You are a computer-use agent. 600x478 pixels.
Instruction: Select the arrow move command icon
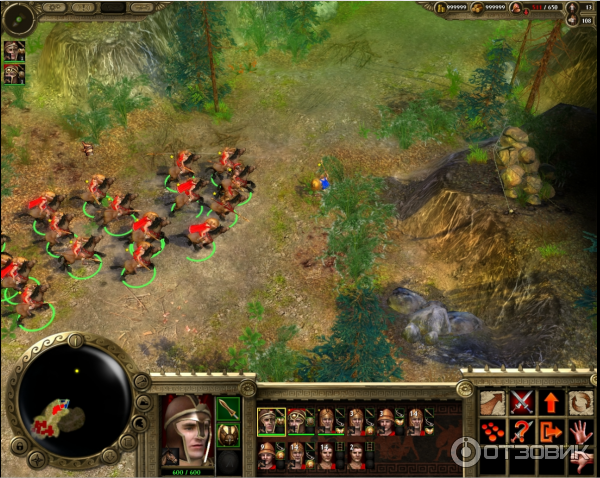(x=493, y=403)
